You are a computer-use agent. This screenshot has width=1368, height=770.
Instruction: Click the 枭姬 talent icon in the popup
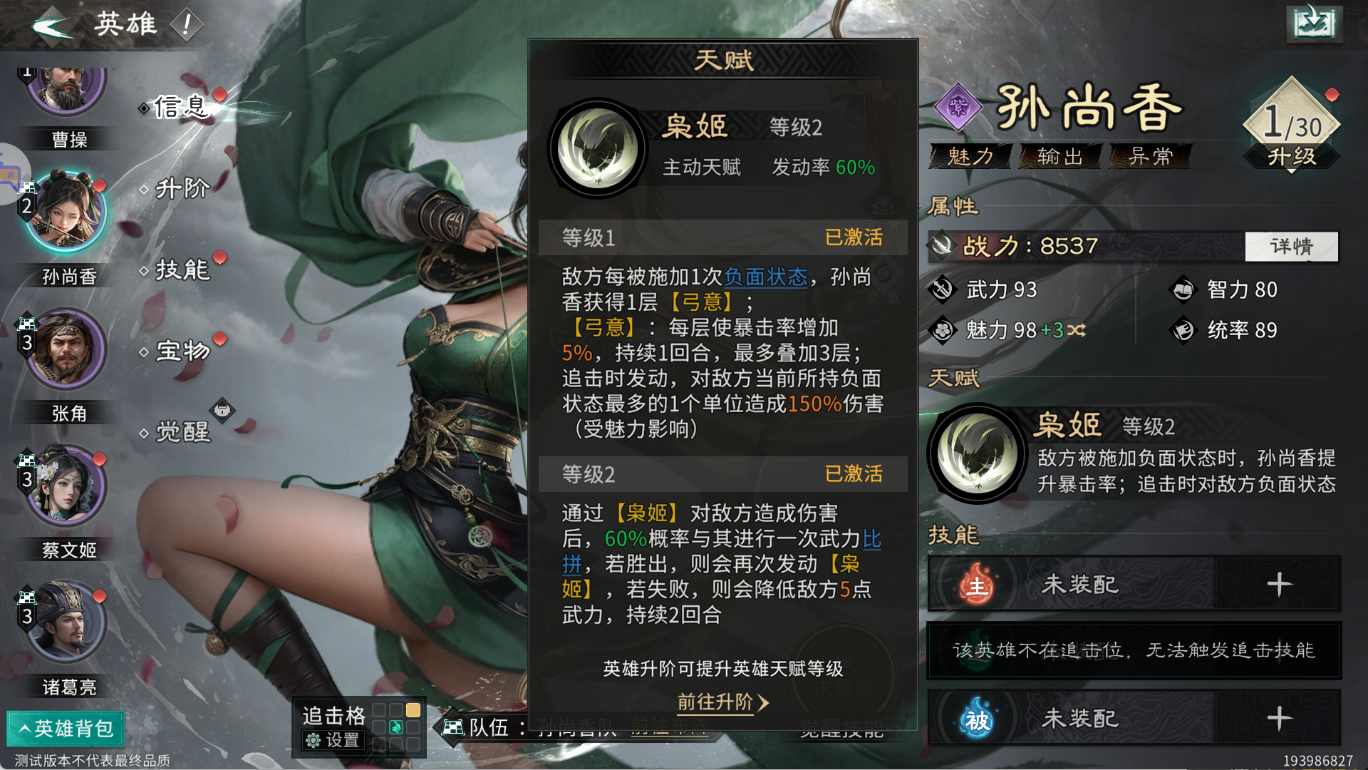tap(597, 145)
